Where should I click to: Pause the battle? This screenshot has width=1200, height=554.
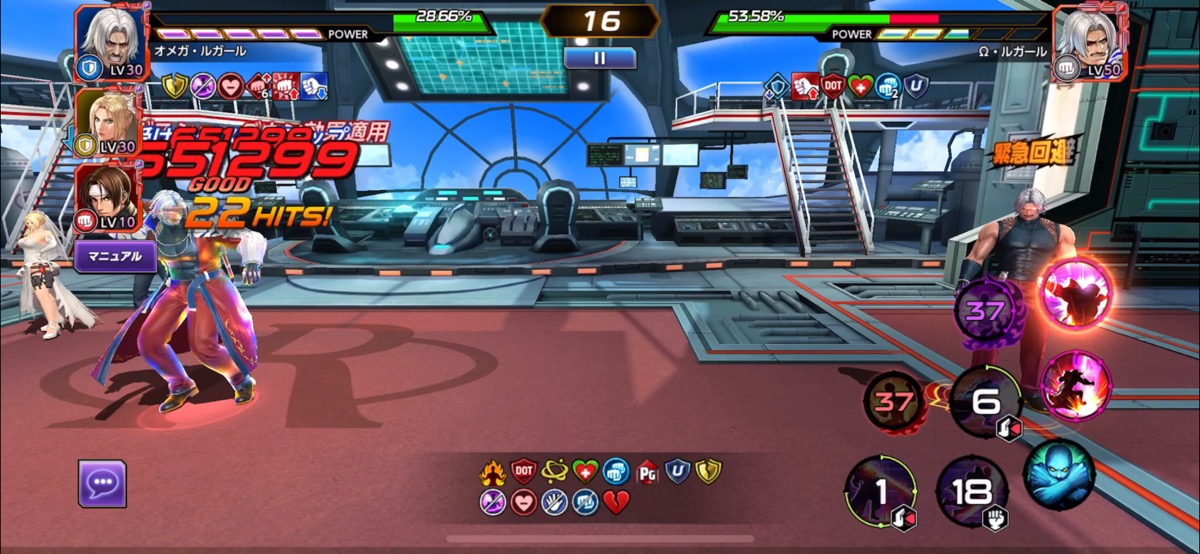coord(599,58)
